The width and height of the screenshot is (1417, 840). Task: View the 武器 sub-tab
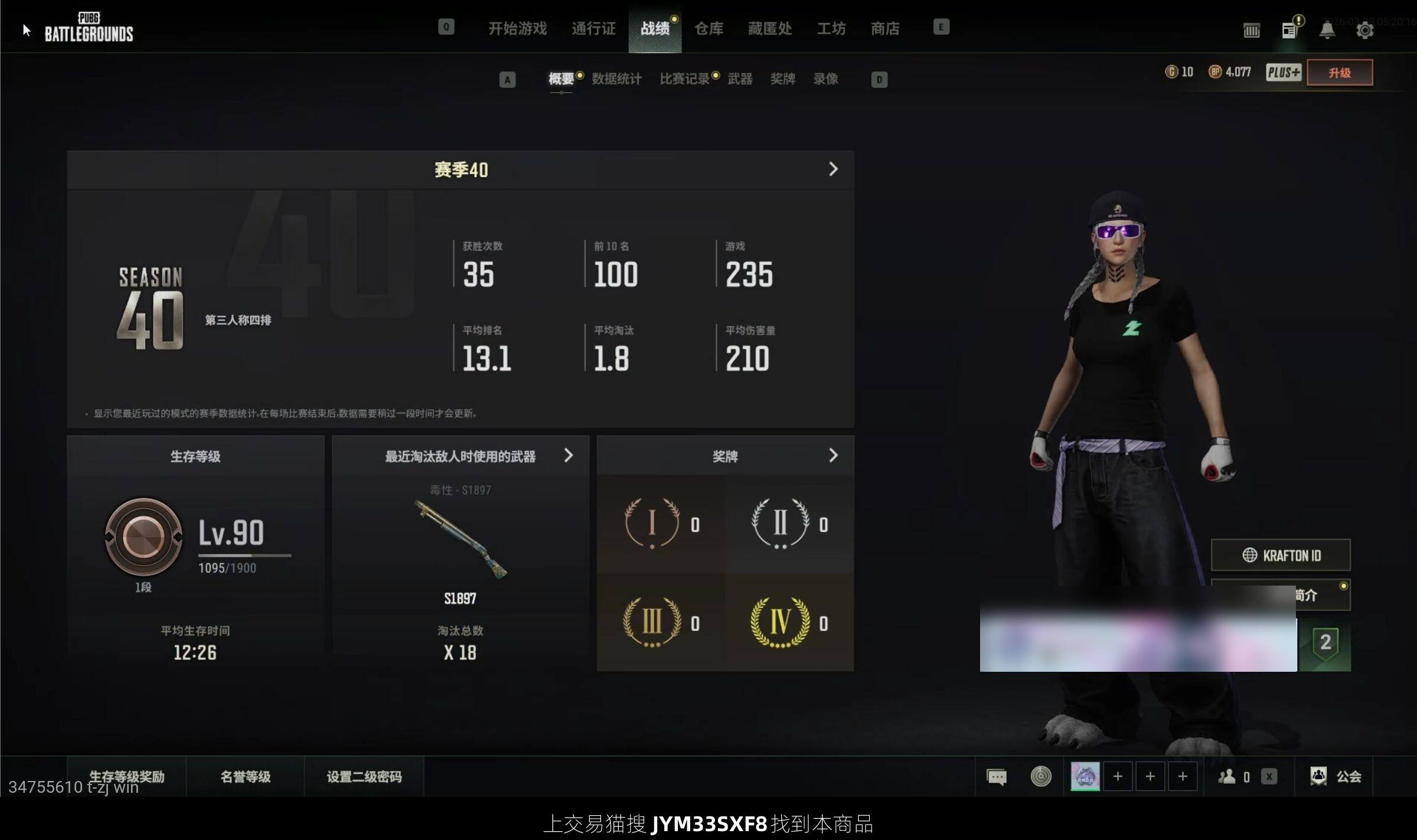(x=740, y=79)
